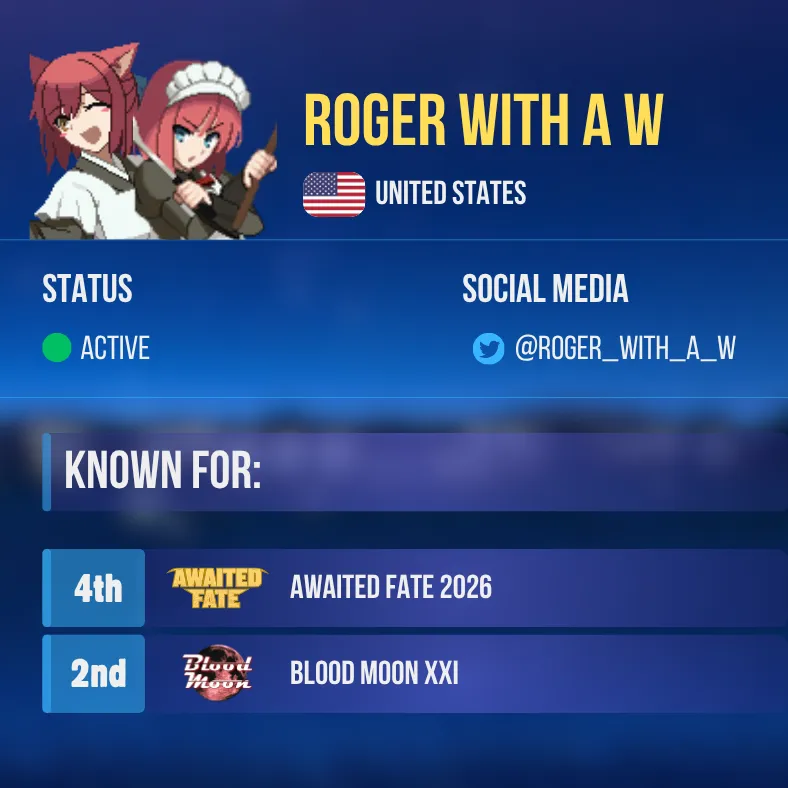
Task: View the player's character avatar image
Action: pyautogui.click(x=153, y=140)
